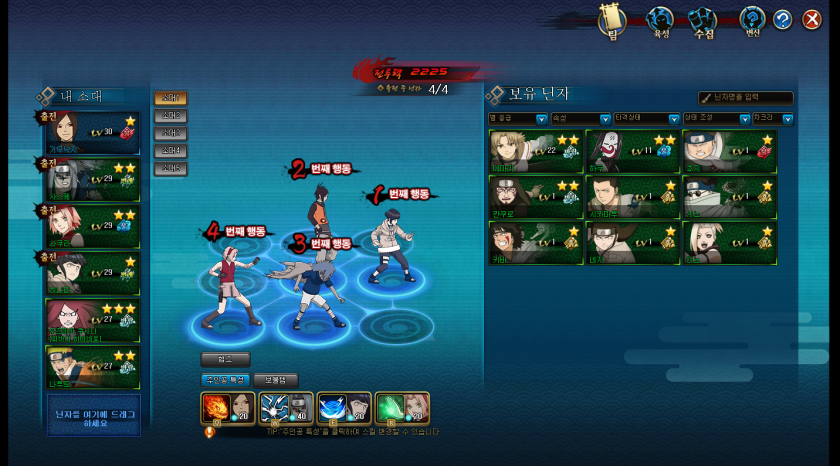Screen dimensions: 840x466
Task: Switch to the 보물점 tab
Action: pos(275,380)
